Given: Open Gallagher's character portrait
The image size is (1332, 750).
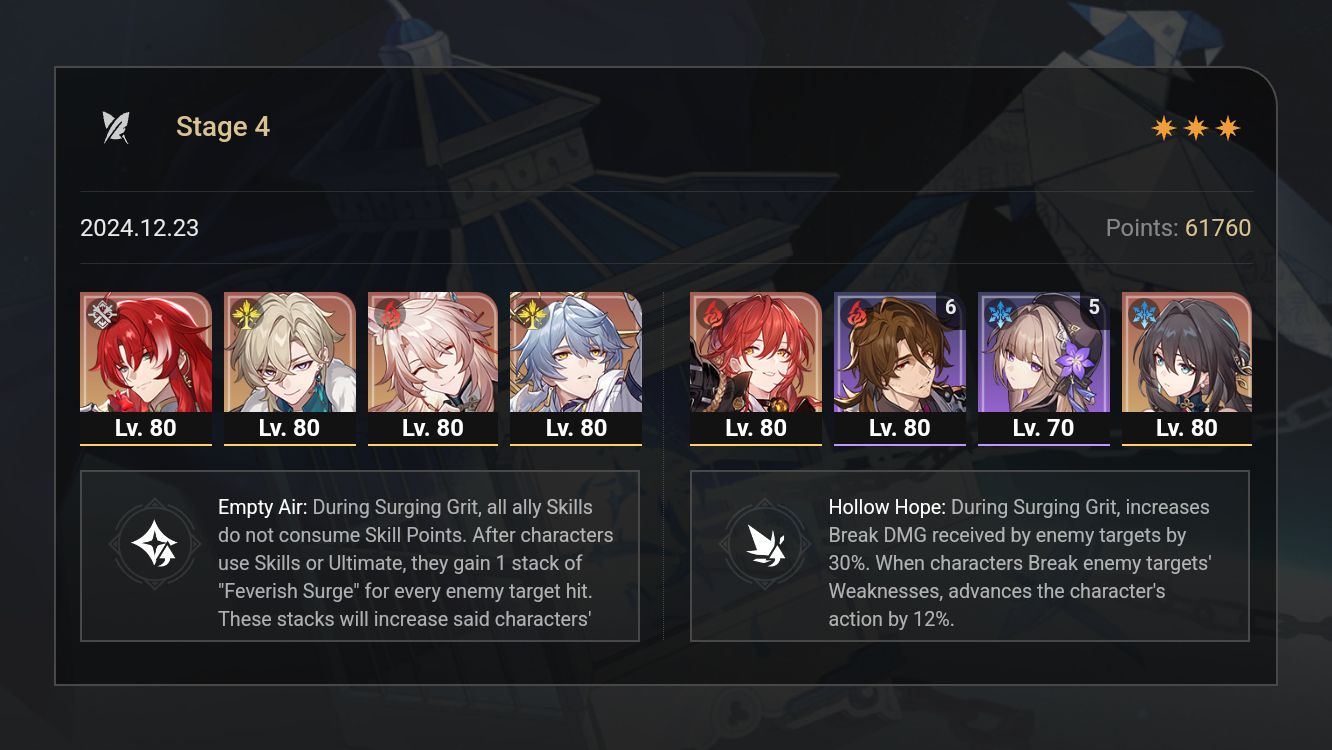Looking at the screenshot, I should pos(899,355).
